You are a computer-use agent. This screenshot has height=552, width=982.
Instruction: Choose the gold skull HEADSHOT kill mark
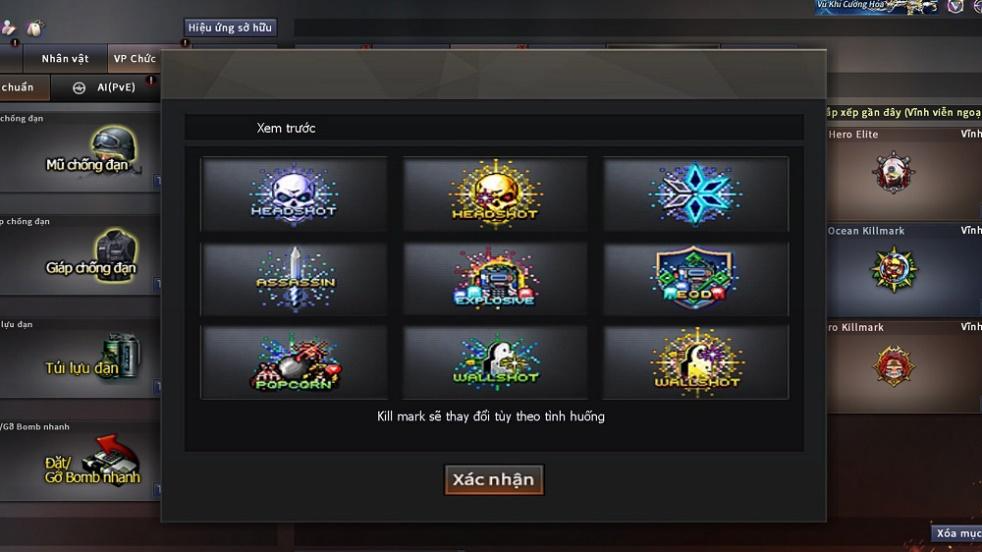click(495, 193)
